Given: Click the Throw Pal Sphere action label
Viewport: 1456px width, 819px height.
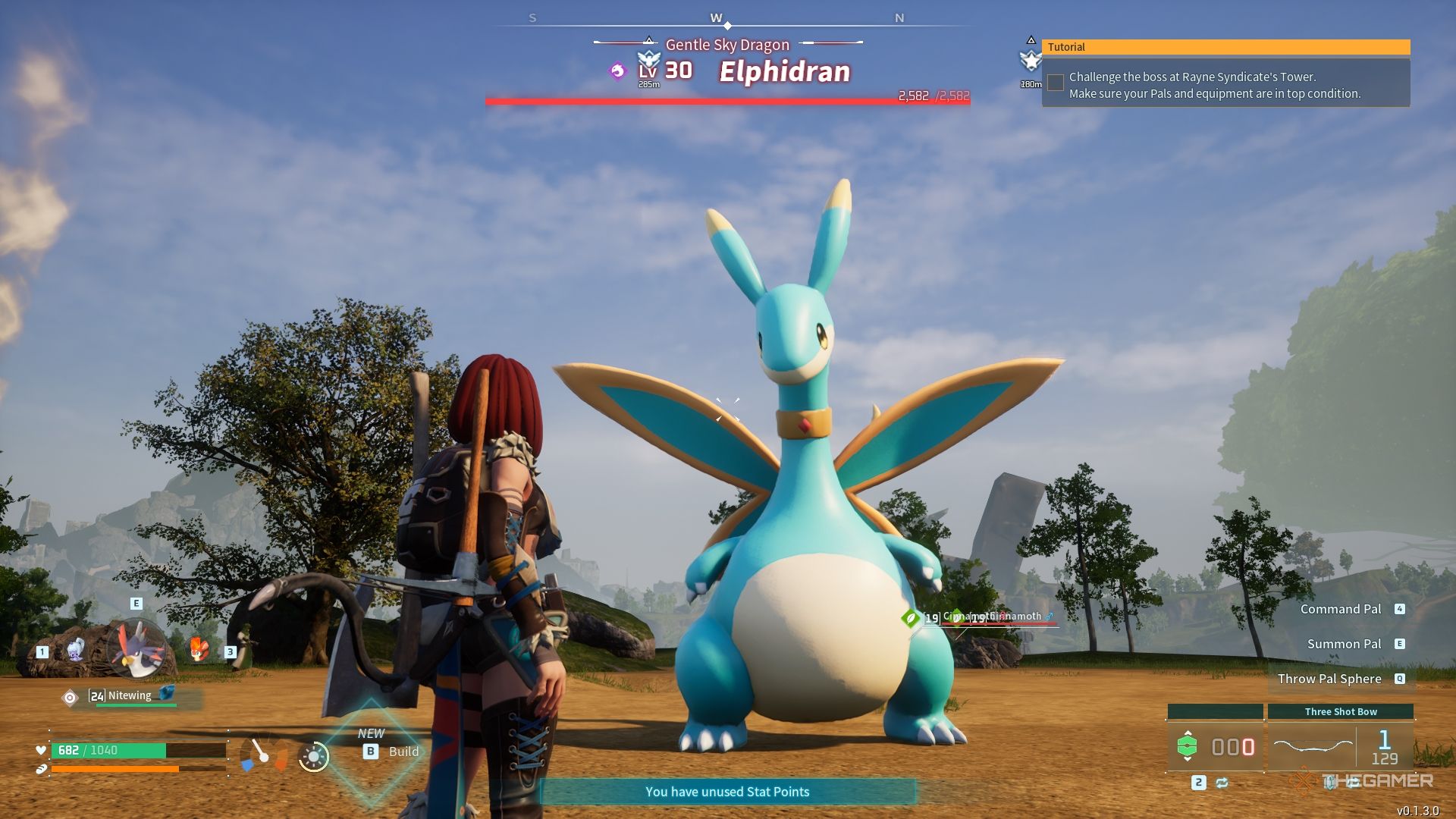Looking at the screenshot, I should click(1329, 679).
